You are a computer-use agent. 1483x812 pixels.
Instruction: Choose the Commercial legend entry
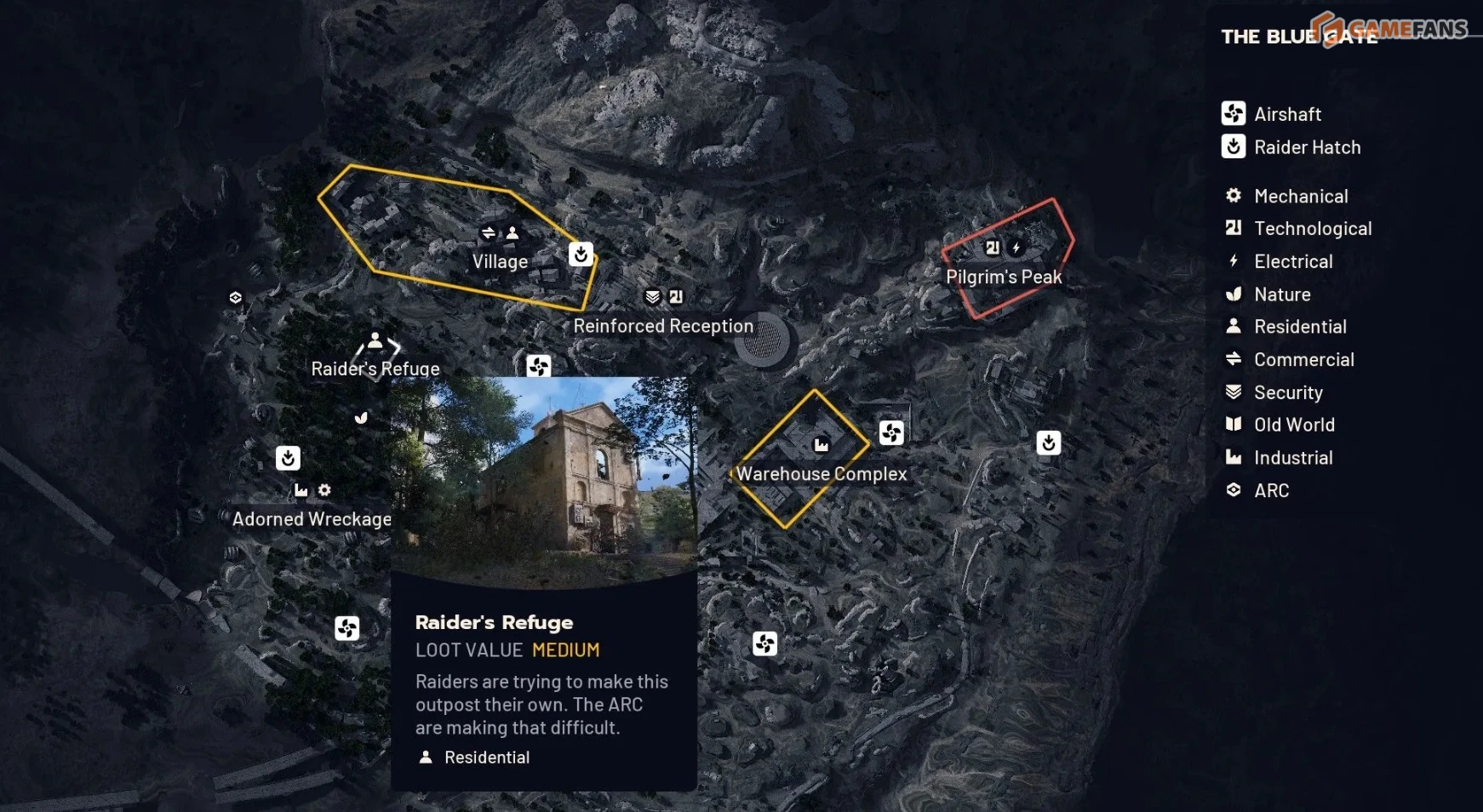coord(1303,360)
